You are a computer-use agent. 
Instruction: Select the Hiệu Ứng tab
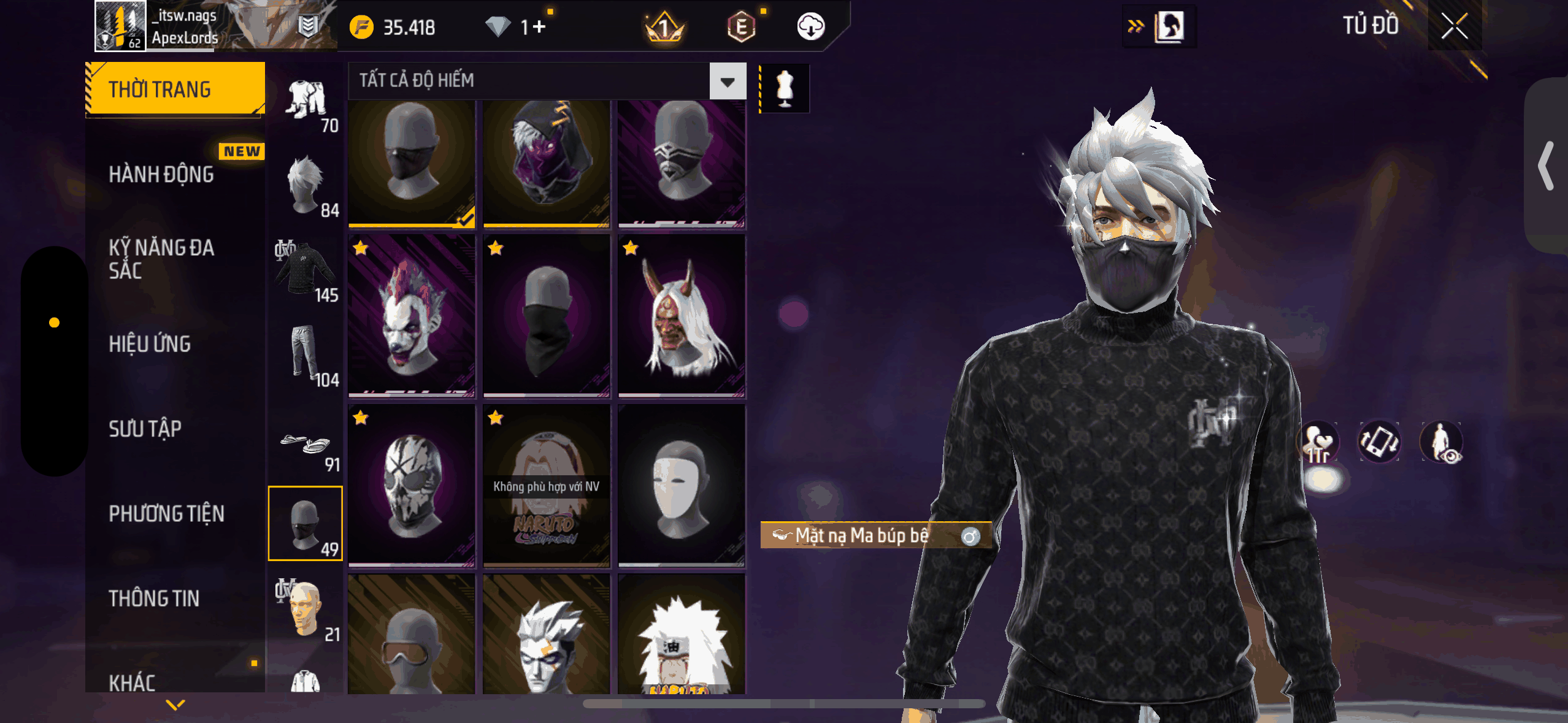pyautogui.click(x=150, y=344)
